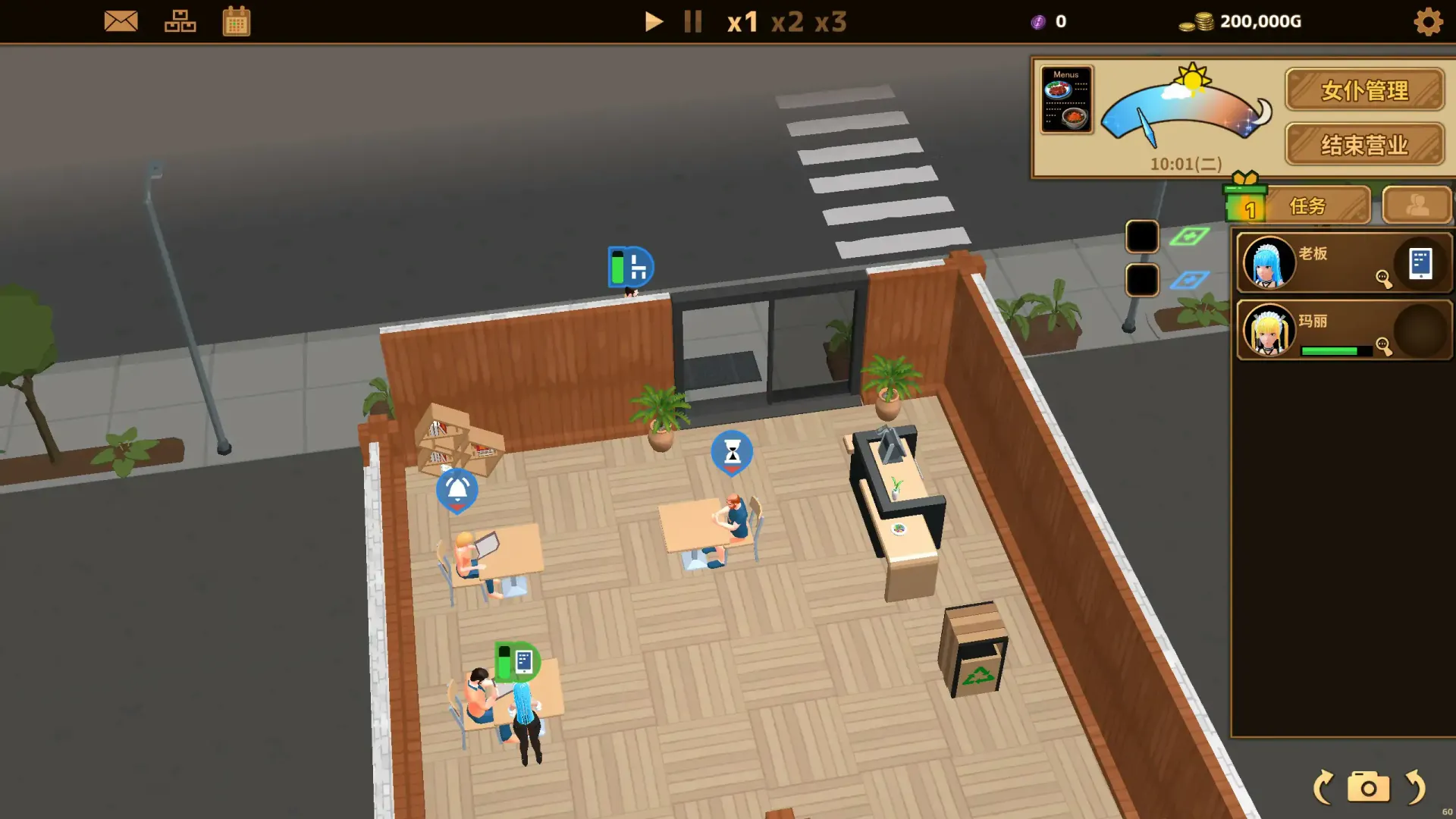The height and width of the screenshot is (819, 1456).
Task: Open the mail envelope icon
Action: pos(121,21)
